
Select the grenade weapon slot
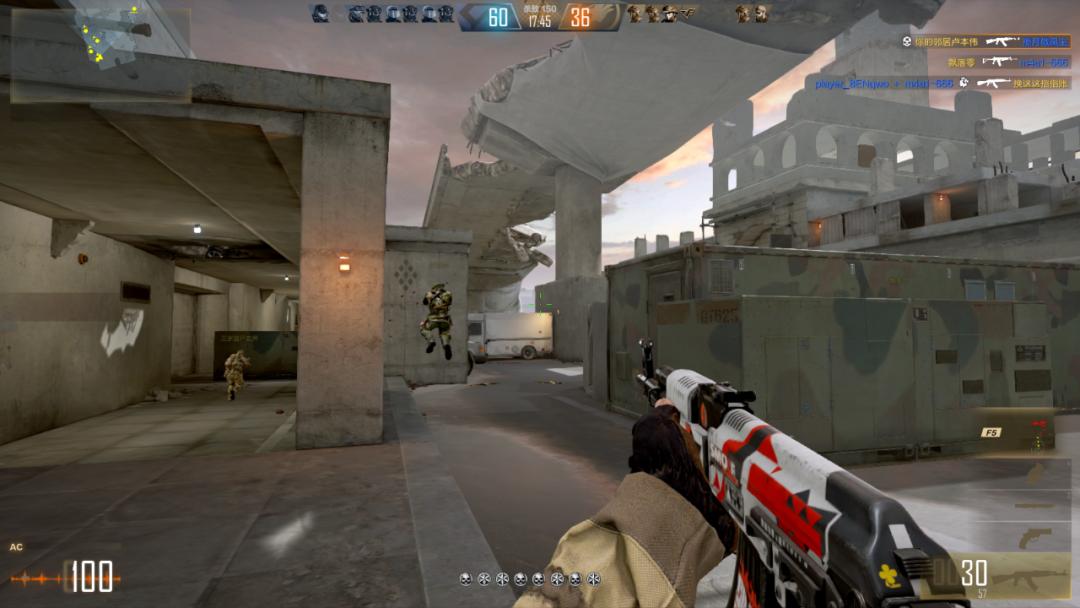coord(1034,472)
